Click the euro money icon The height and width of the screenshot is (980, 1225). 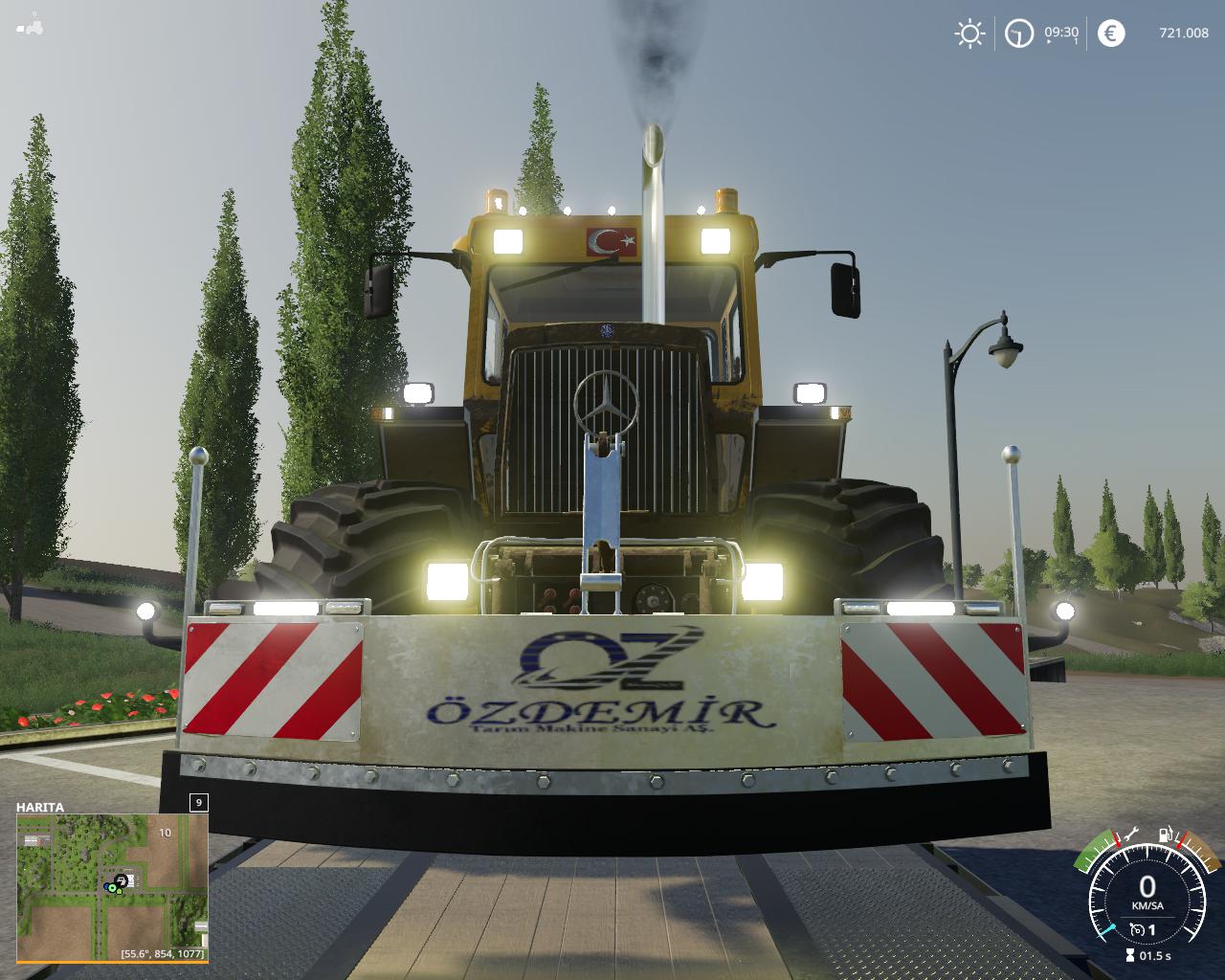(x=1110, y=34)
